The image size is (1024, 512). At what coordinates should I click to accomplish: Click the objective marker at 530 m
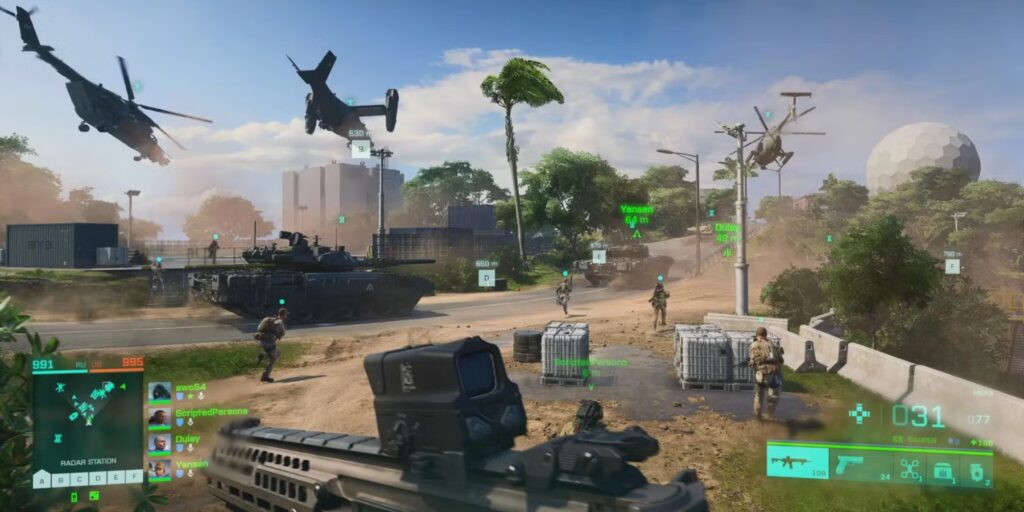[360, 147]
